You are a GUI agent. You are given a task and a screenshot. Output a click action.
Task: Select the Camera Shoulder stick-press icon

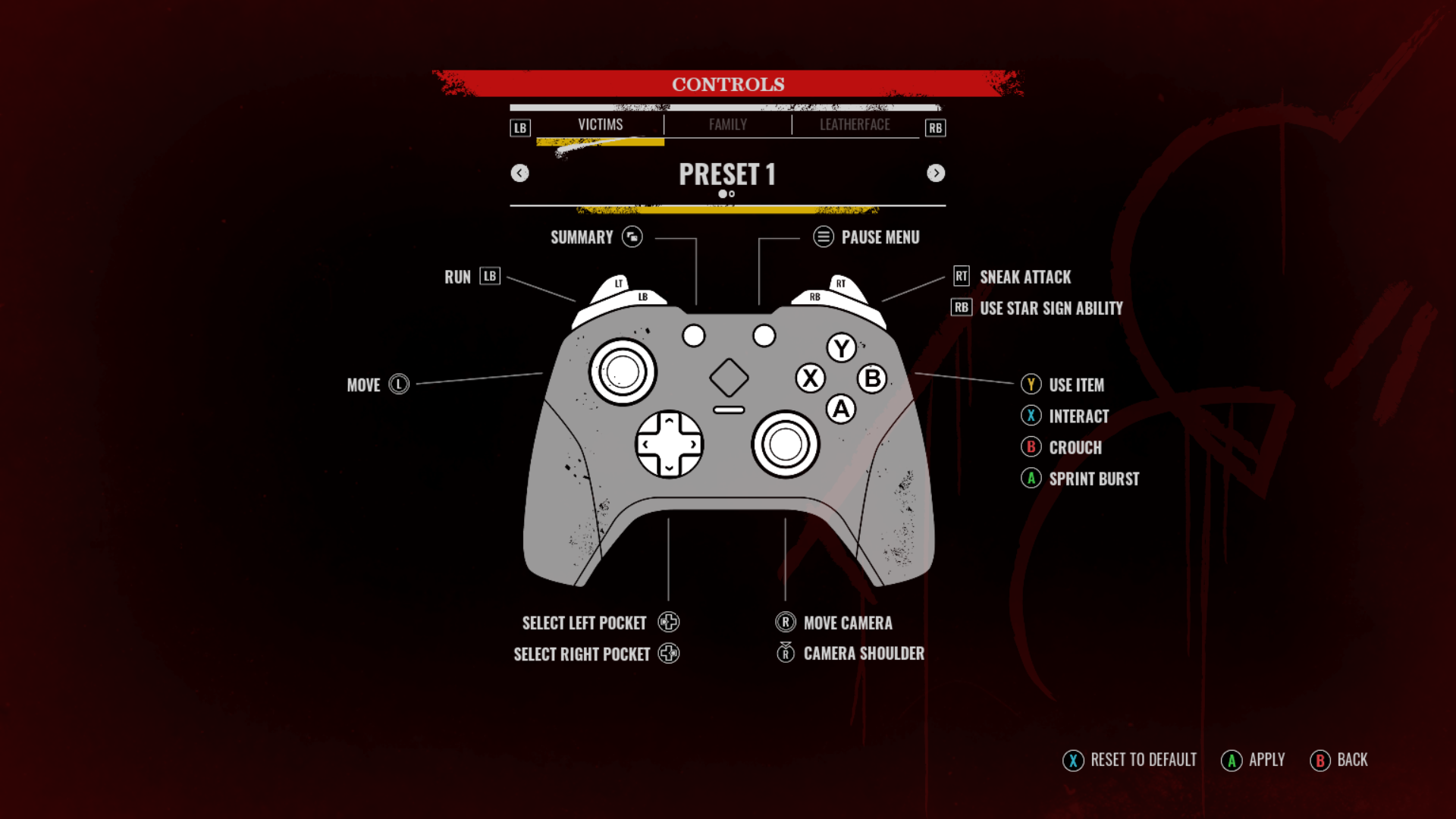pyautogui.click(x=786, y=653)
